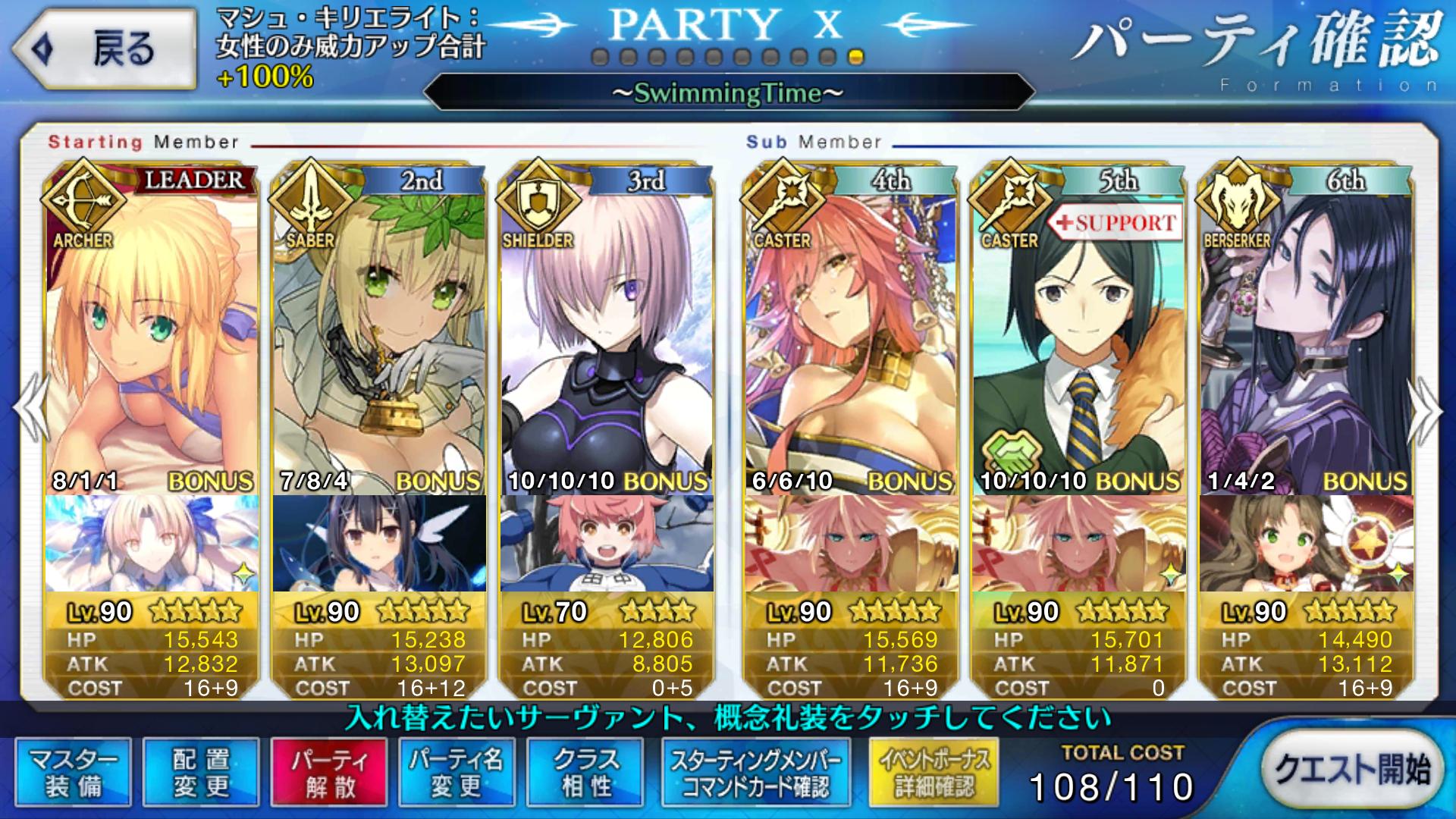1456x819 pixels.
Task: Switch to next party with right arrow
Action: 1426,409
